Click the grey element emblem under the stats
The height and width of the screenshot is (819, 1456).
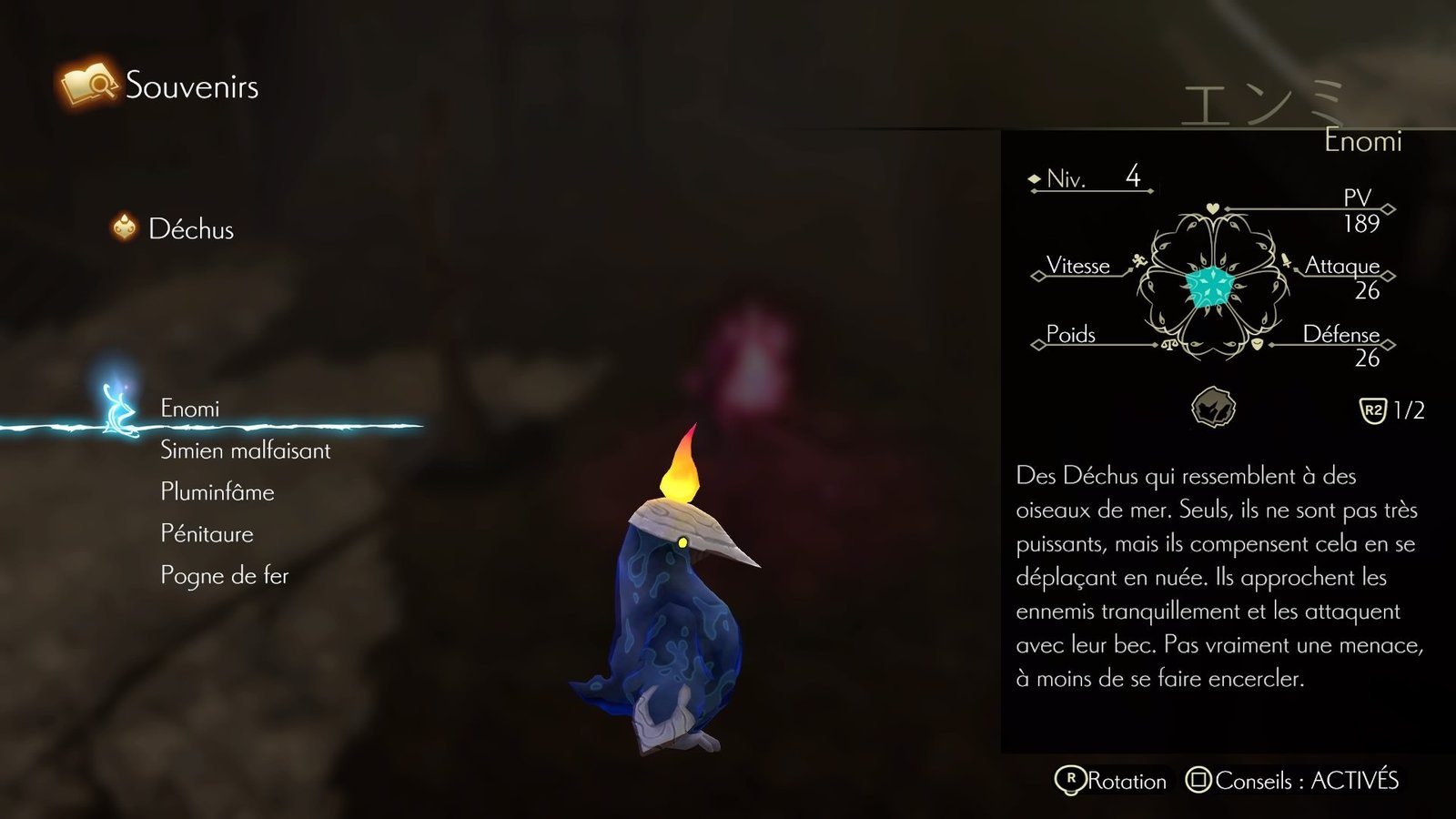pos(1213,408)
